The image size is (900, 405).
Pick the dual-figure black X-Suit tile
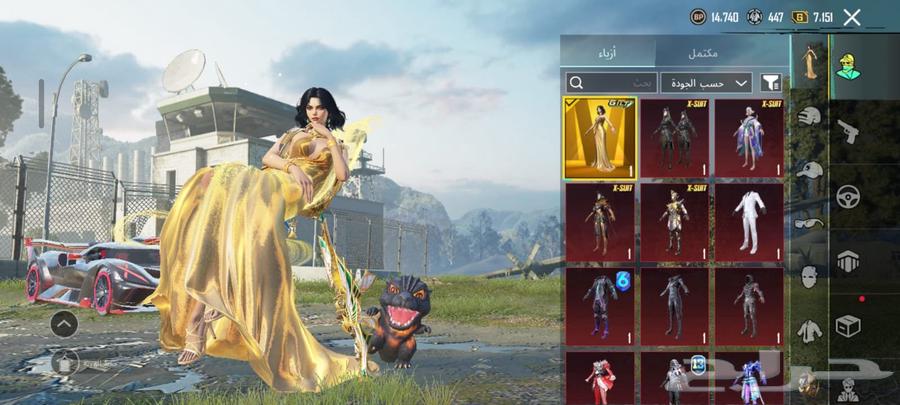point(675,137)
